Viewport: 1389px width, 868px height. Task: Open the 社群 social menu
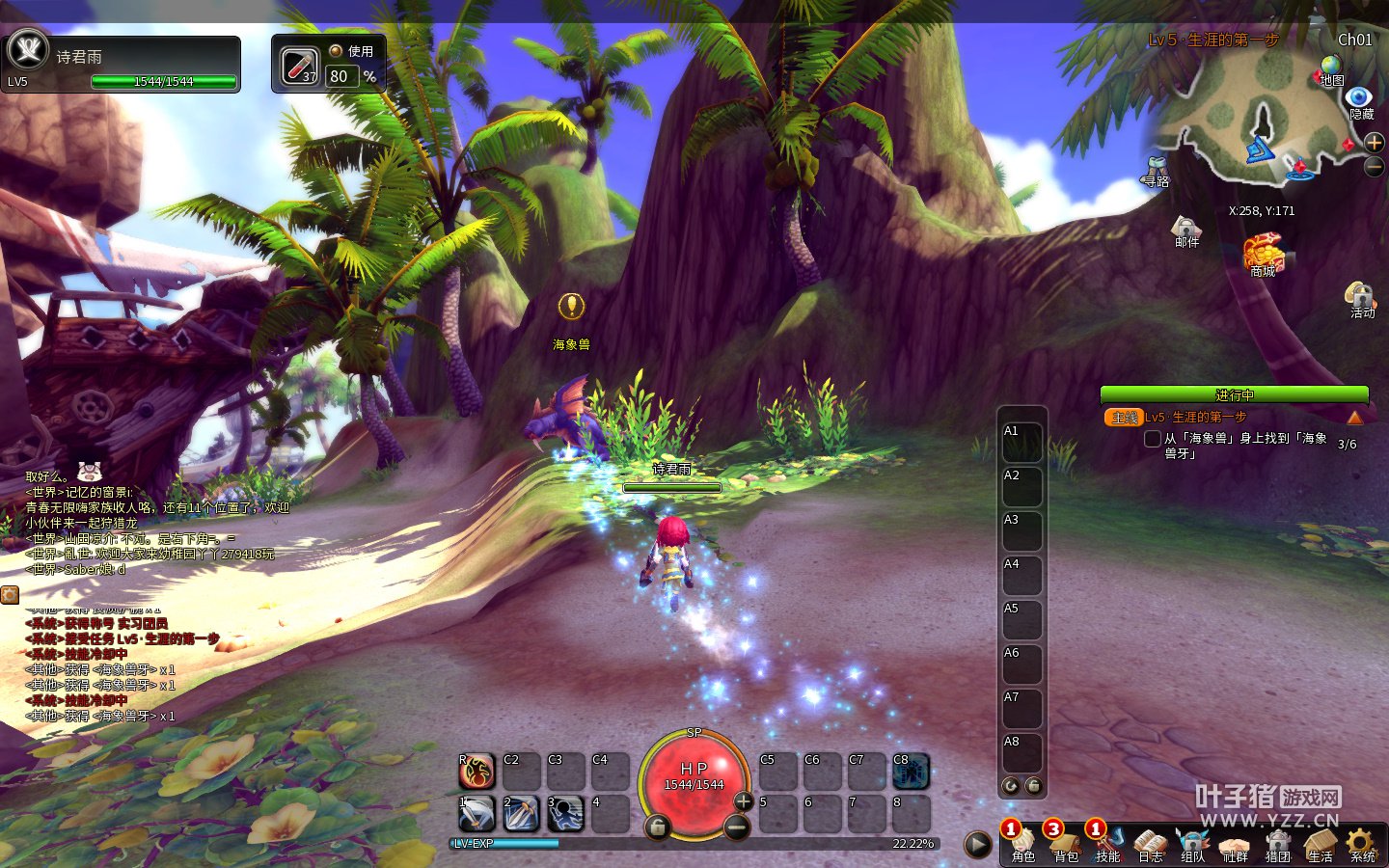click(1235, 843)
